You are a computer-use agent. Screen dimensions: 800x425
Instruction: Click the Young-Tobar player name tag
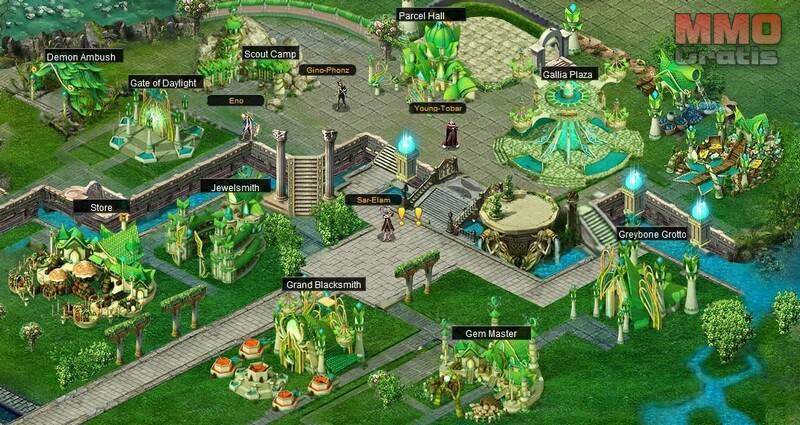coord(437,108)
